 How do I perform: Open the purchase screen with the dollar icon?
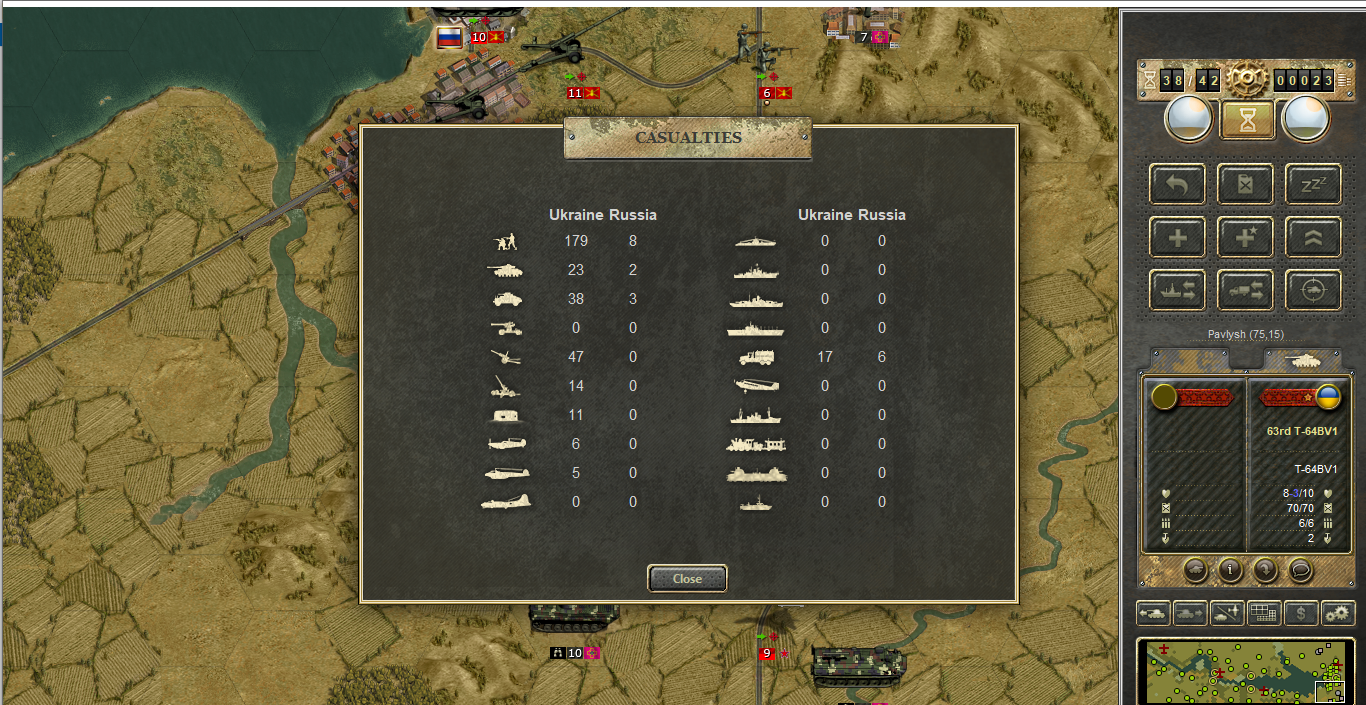coord(1300,612)
